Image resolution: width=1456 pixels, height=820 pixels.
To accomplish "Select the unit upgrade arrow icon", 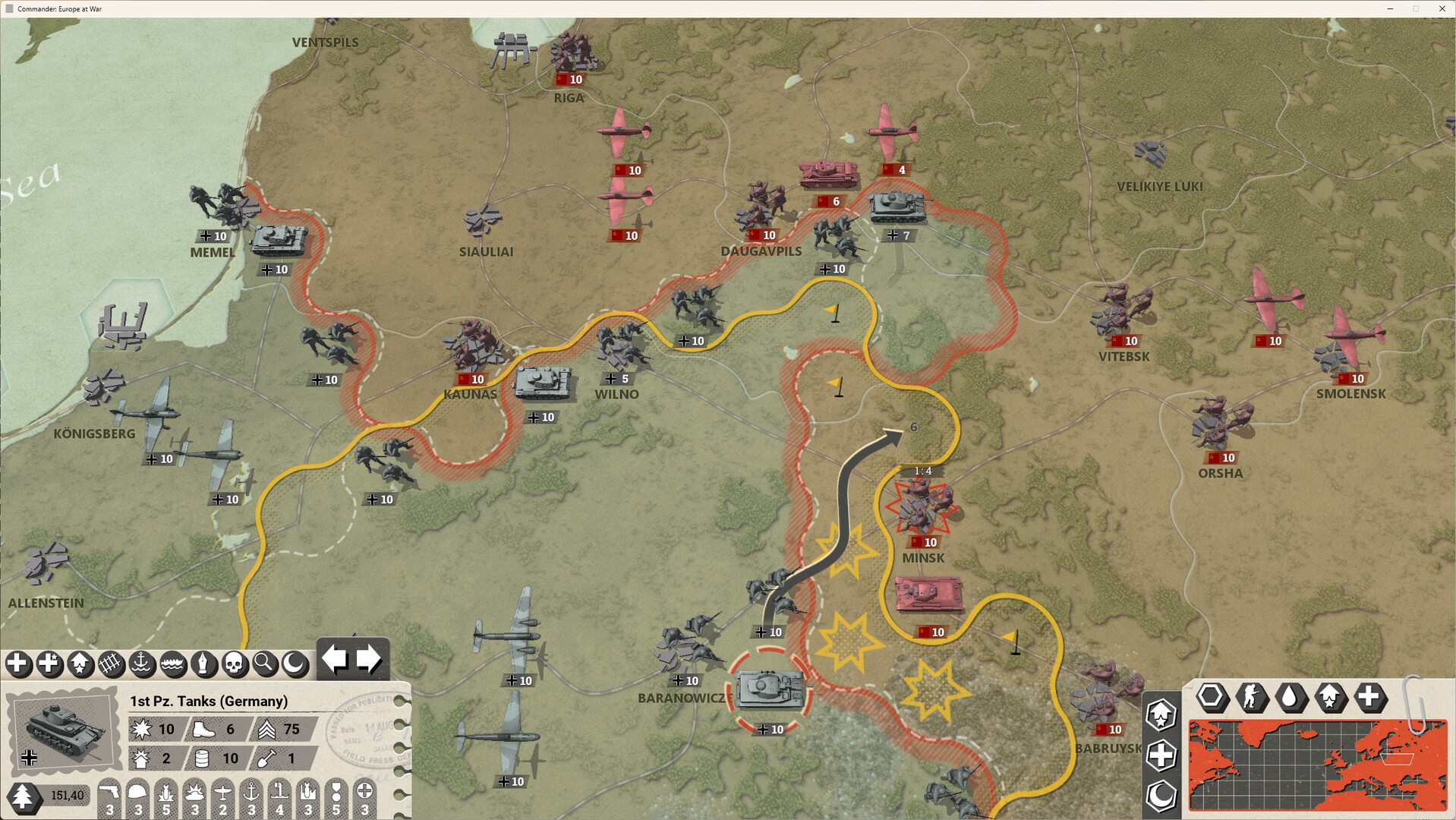I will pos(80,664).
